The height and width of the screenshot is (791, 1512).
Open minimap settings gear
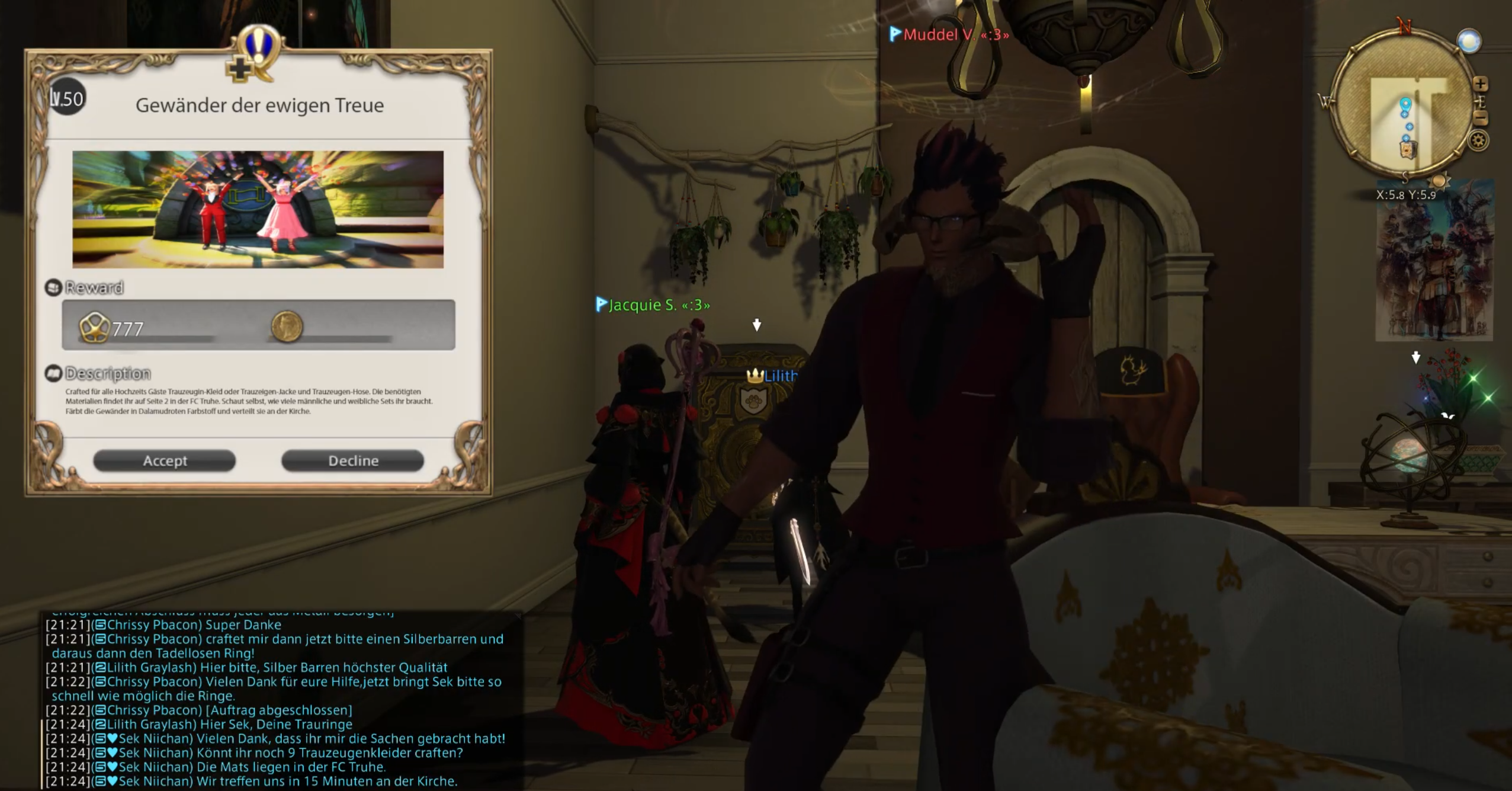point(1478,141)
